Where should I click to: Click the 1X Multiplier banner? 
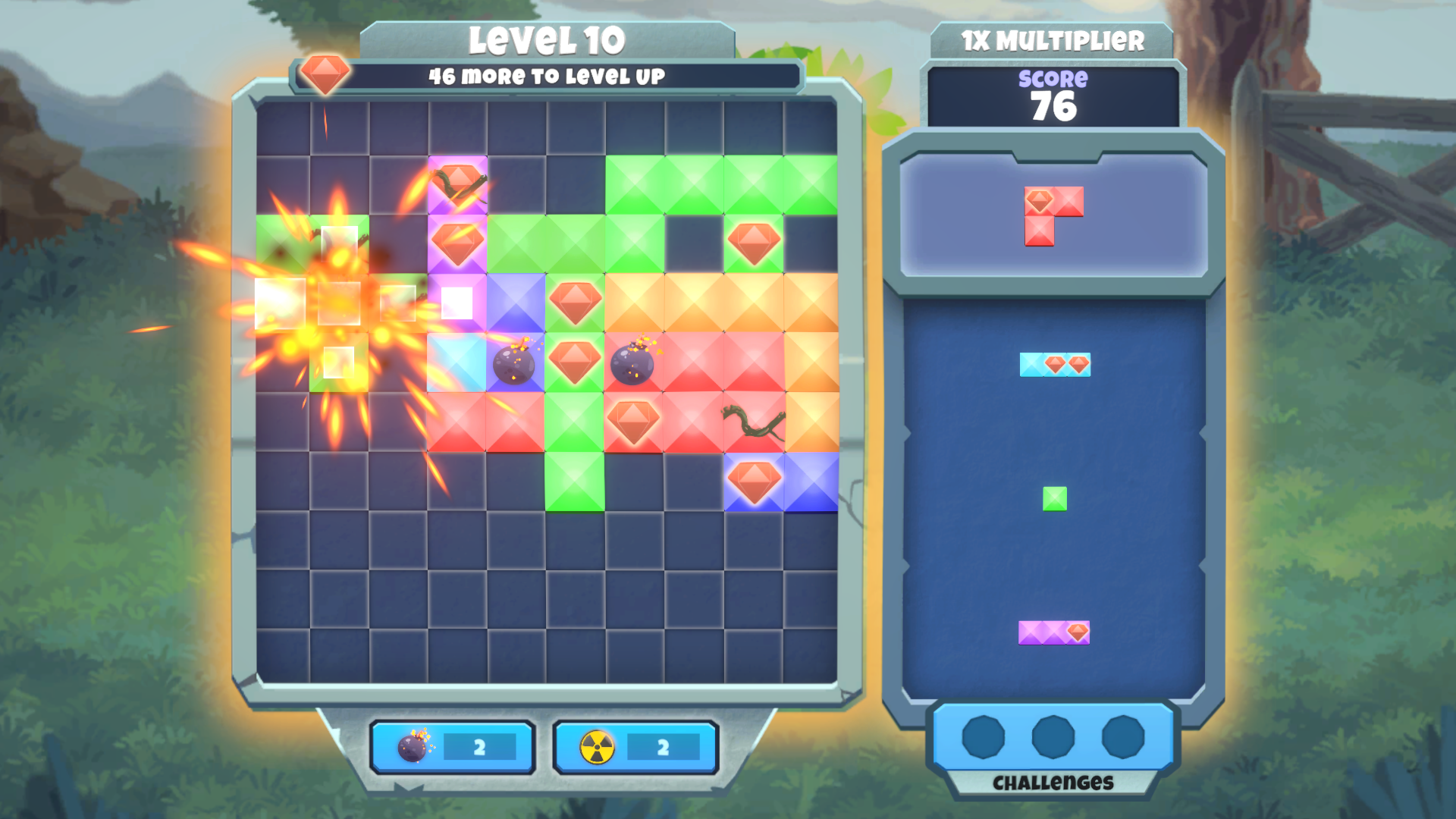(1053, 39)
